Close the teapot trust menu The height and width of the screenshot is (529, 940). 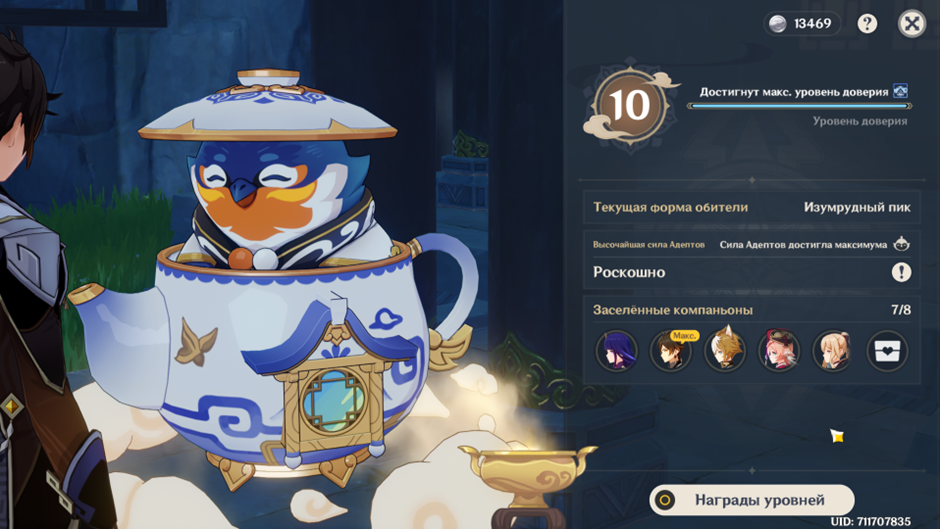(x=911, y=24)
